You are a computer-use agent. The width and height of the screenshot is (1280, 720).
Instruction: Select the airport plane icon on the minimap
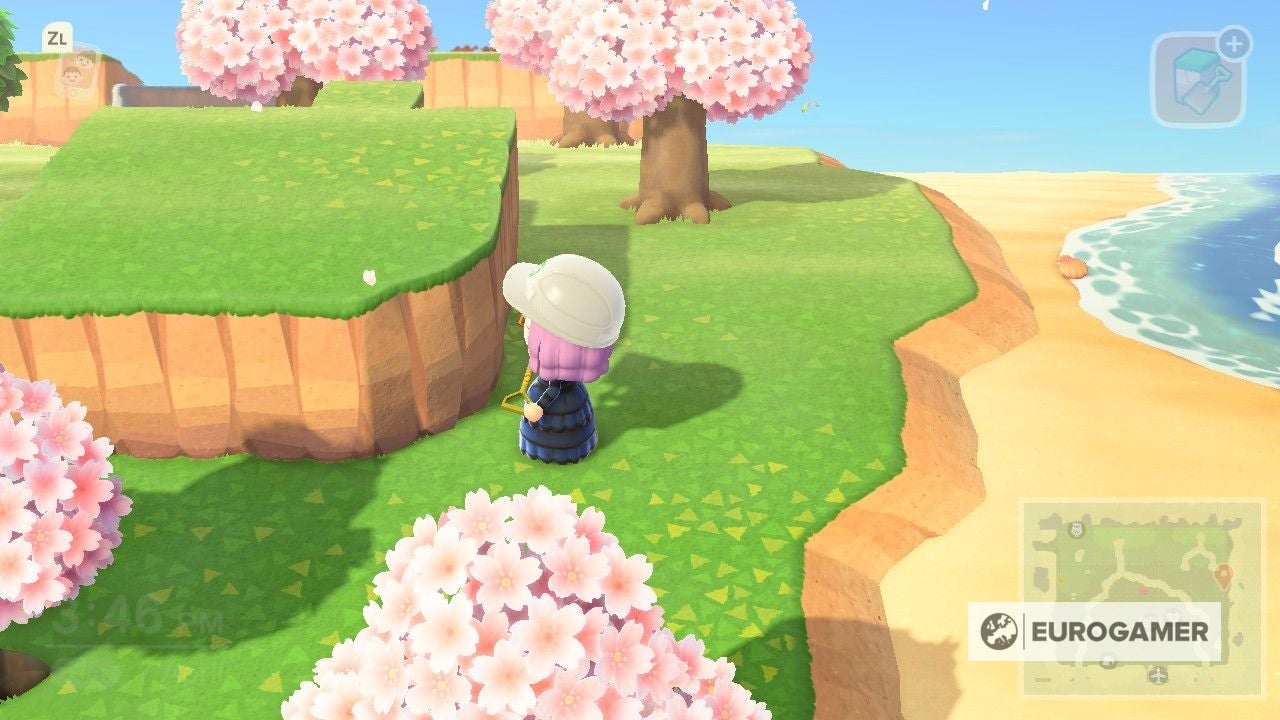pos(1157,675)
